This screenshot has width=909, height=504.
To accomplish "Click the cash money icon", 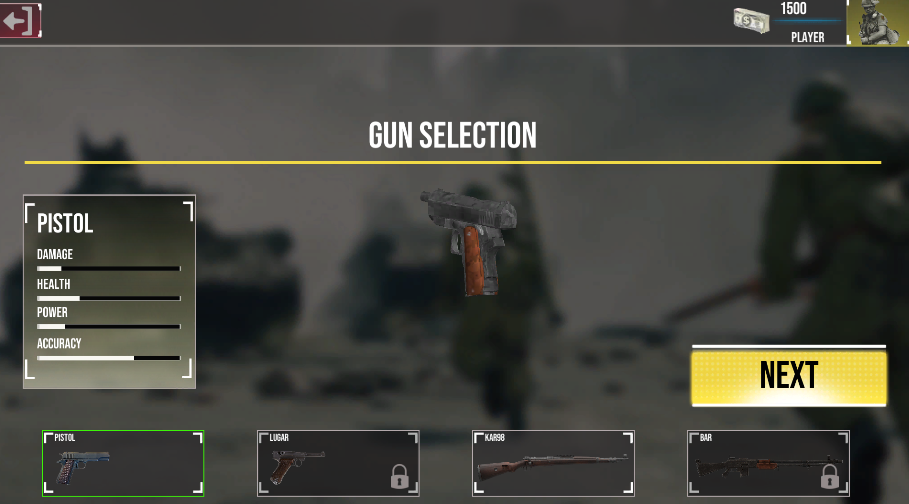I will tap(750, 20).
